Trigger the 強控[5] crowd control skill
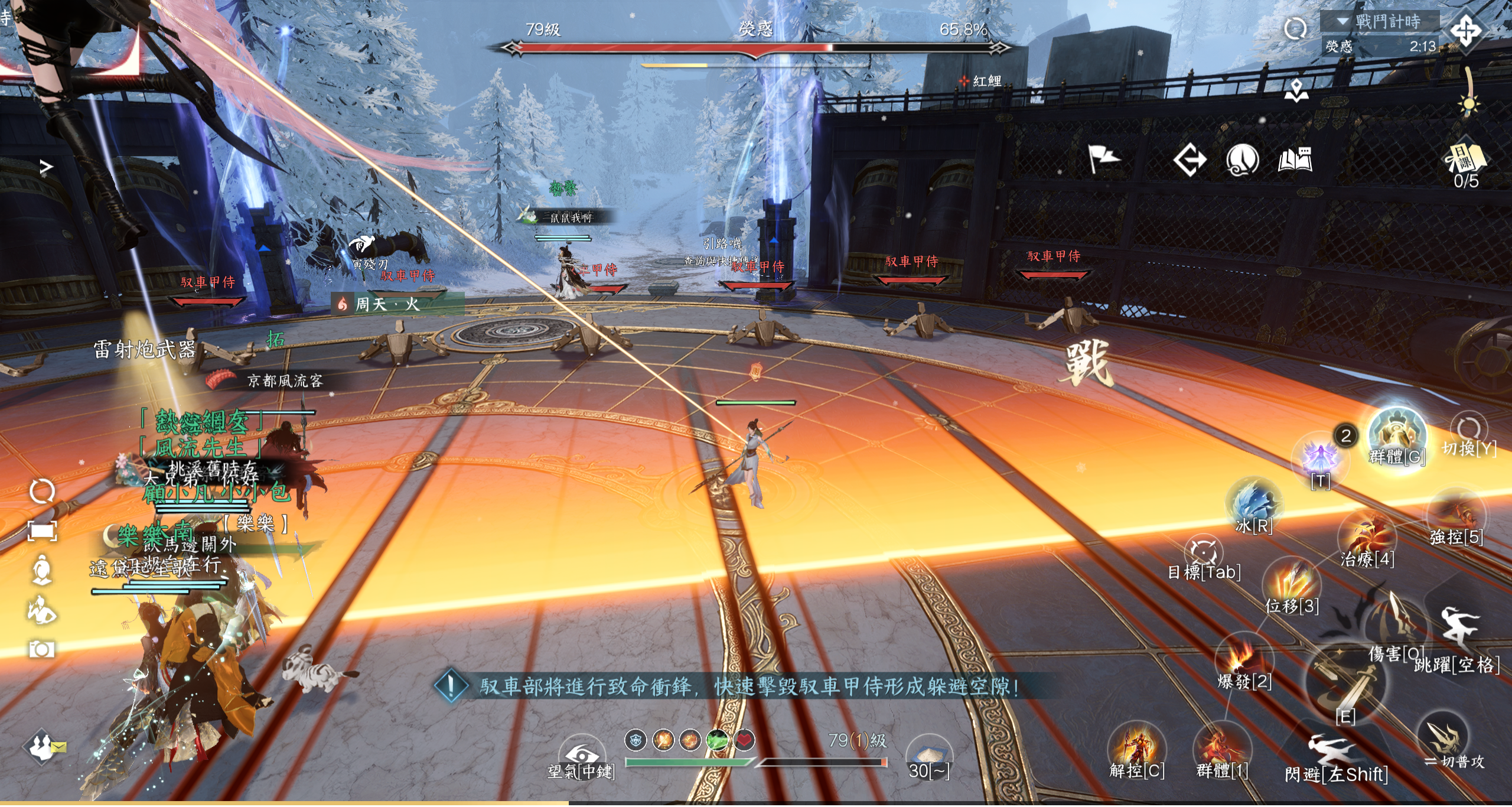Image resolution: width=1512 pixels, height=807 pixels. click(1457, 515)
